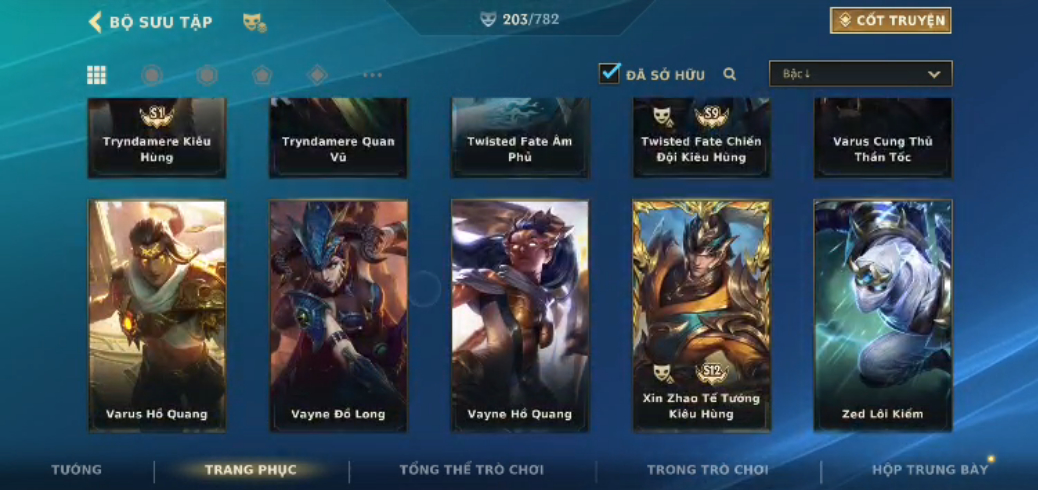
Task: Open the Bậc sort dropdown
Action: coord(860,74)
